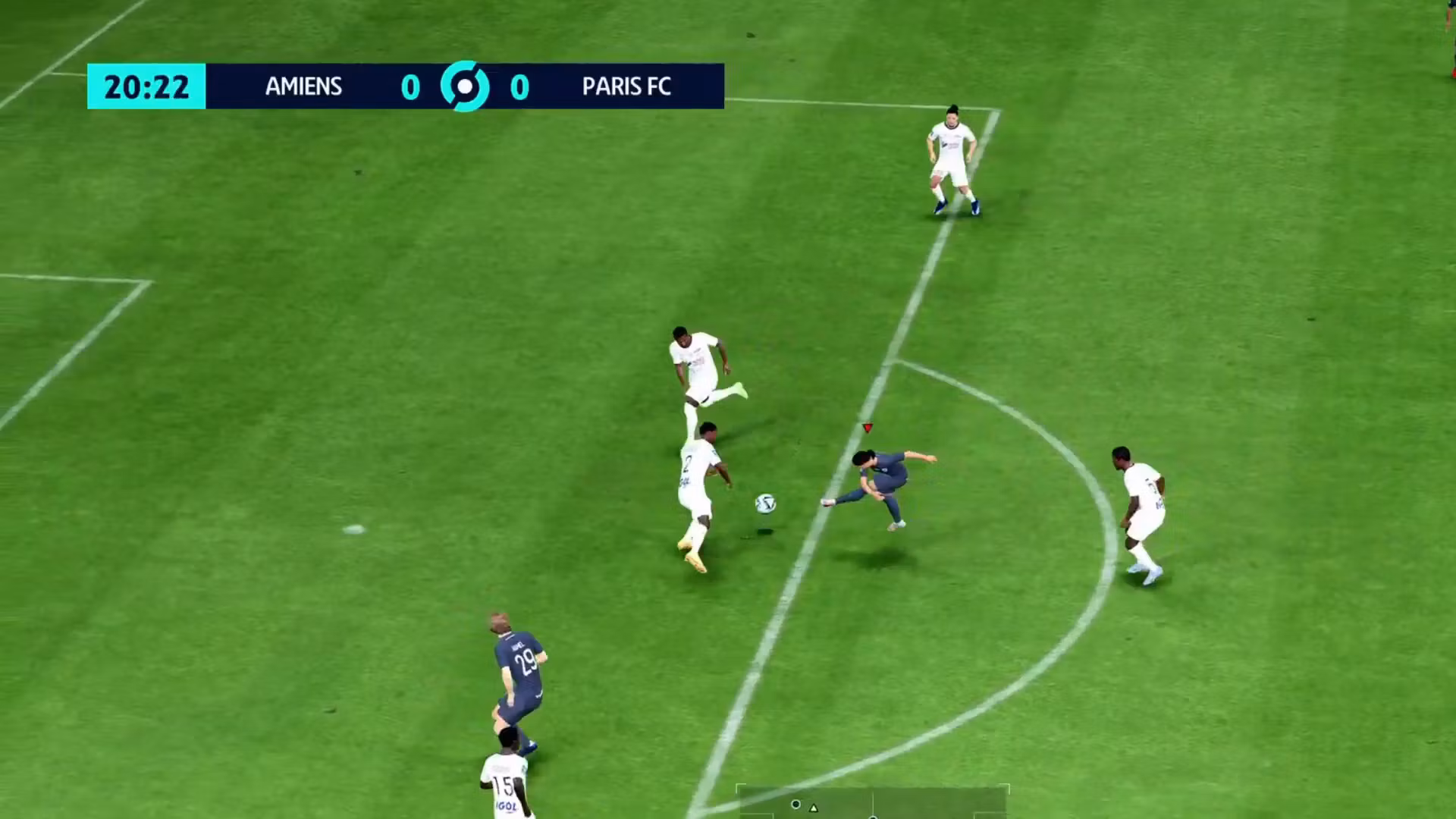Click the bottom-center dot on the minimap
1456x819 pixels.
[873, 816]
